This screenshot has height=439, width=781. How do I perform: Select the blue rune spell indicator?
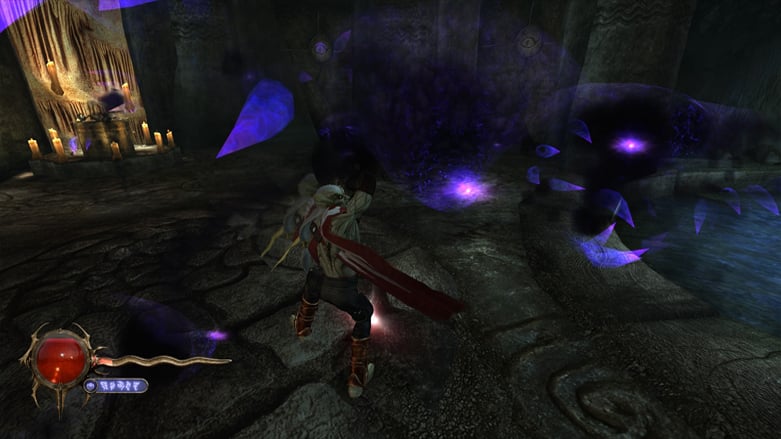coord(116,385)
